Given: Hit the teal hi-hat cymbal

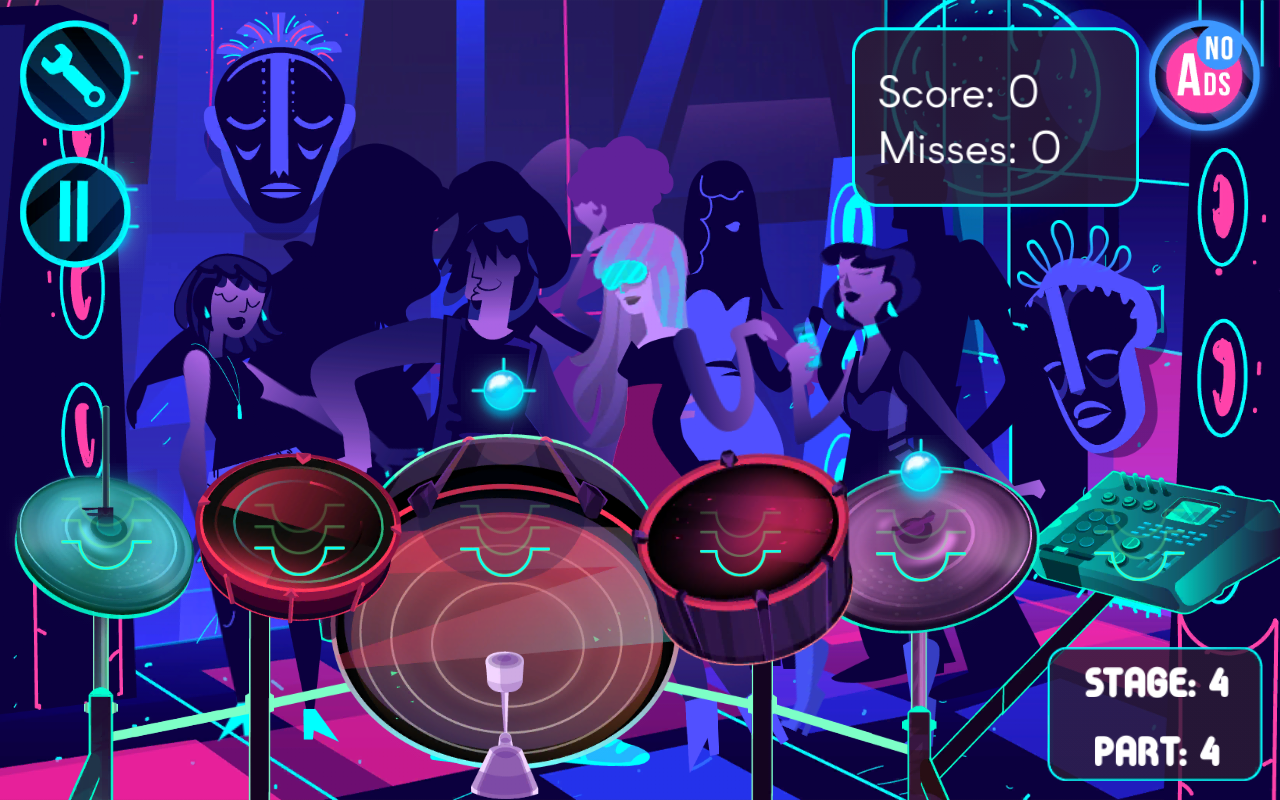Looking at the screenshot, I should 105,547.
